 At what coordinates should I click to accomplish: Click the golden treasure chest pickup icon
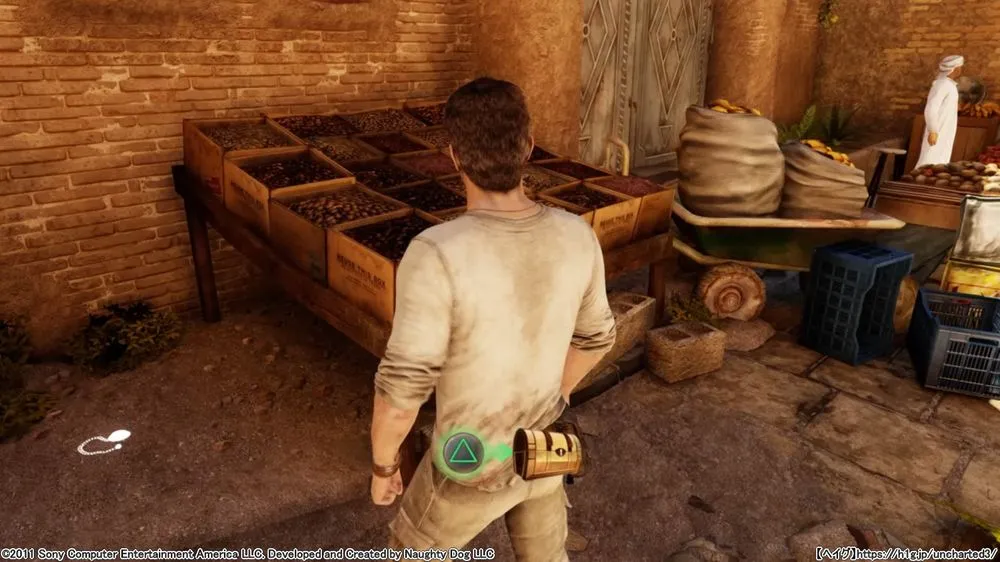pos(547,453)
